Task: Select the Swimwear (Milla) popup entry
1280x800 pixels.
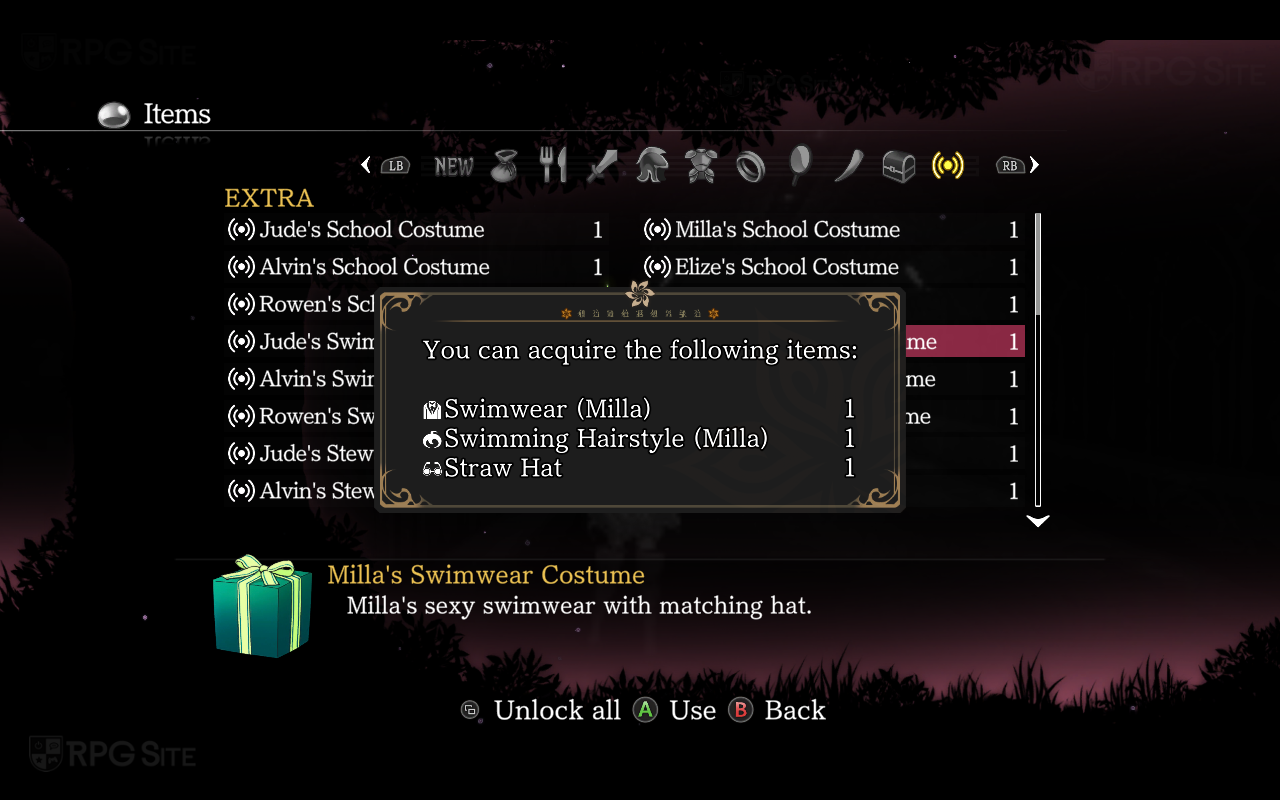Action: pyautogui.click(x=547, y=409)
